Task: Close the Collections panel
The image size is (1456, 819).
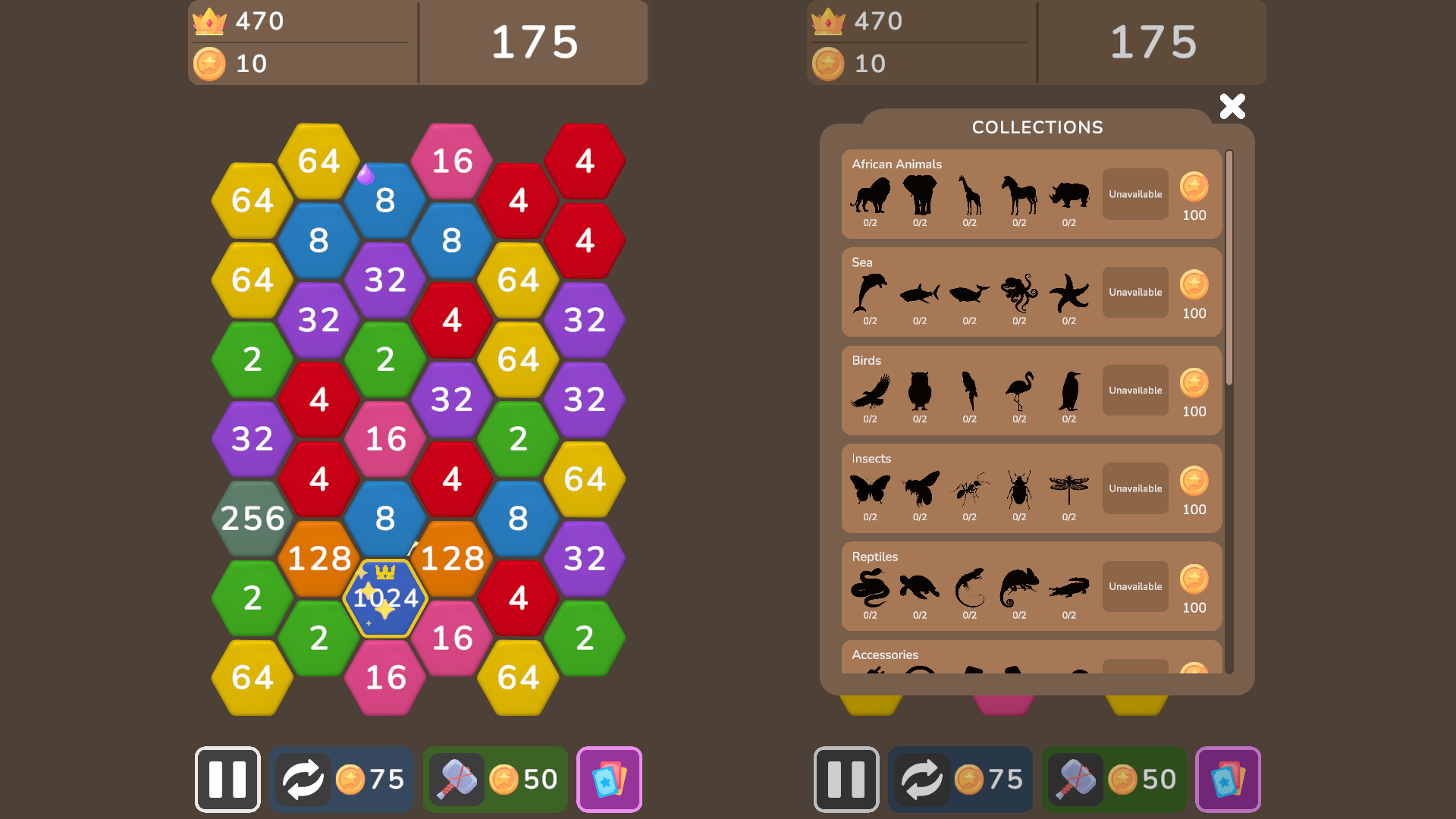Action: (1232, 106)
